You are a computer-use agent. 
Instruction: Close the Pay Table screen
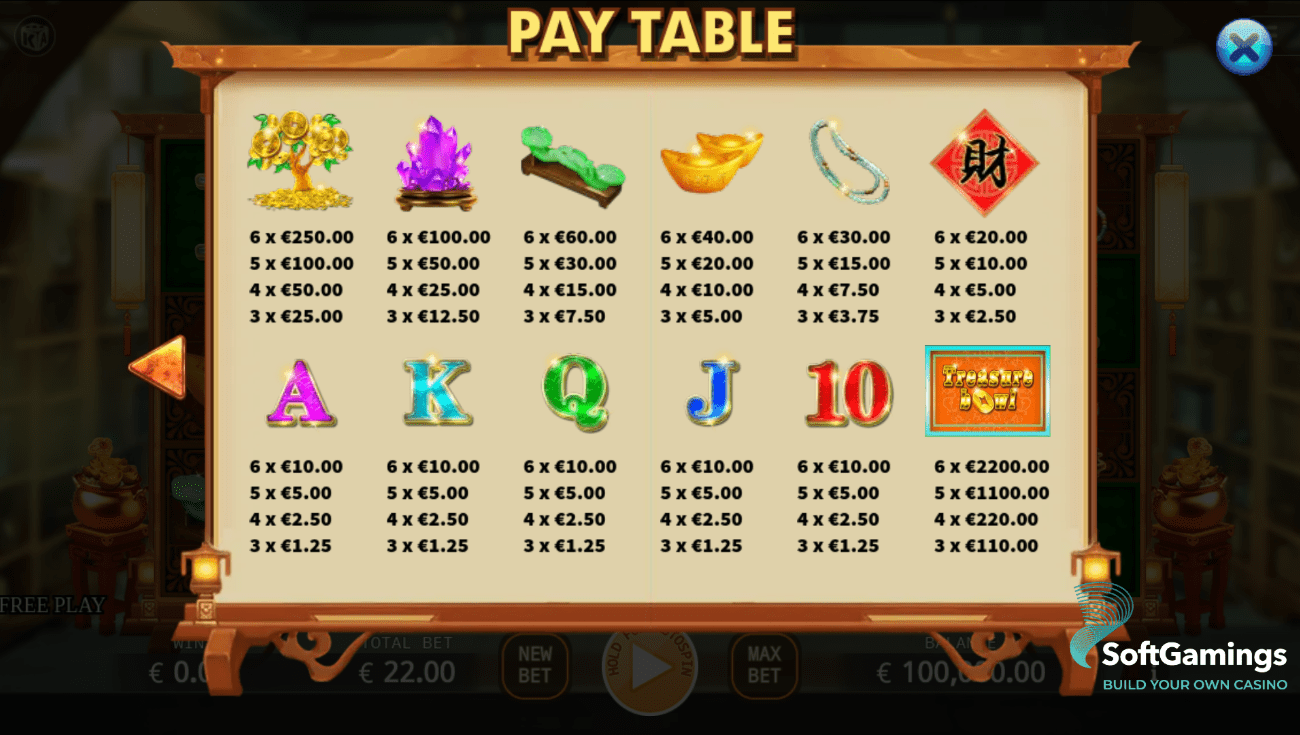(1244, 46)
